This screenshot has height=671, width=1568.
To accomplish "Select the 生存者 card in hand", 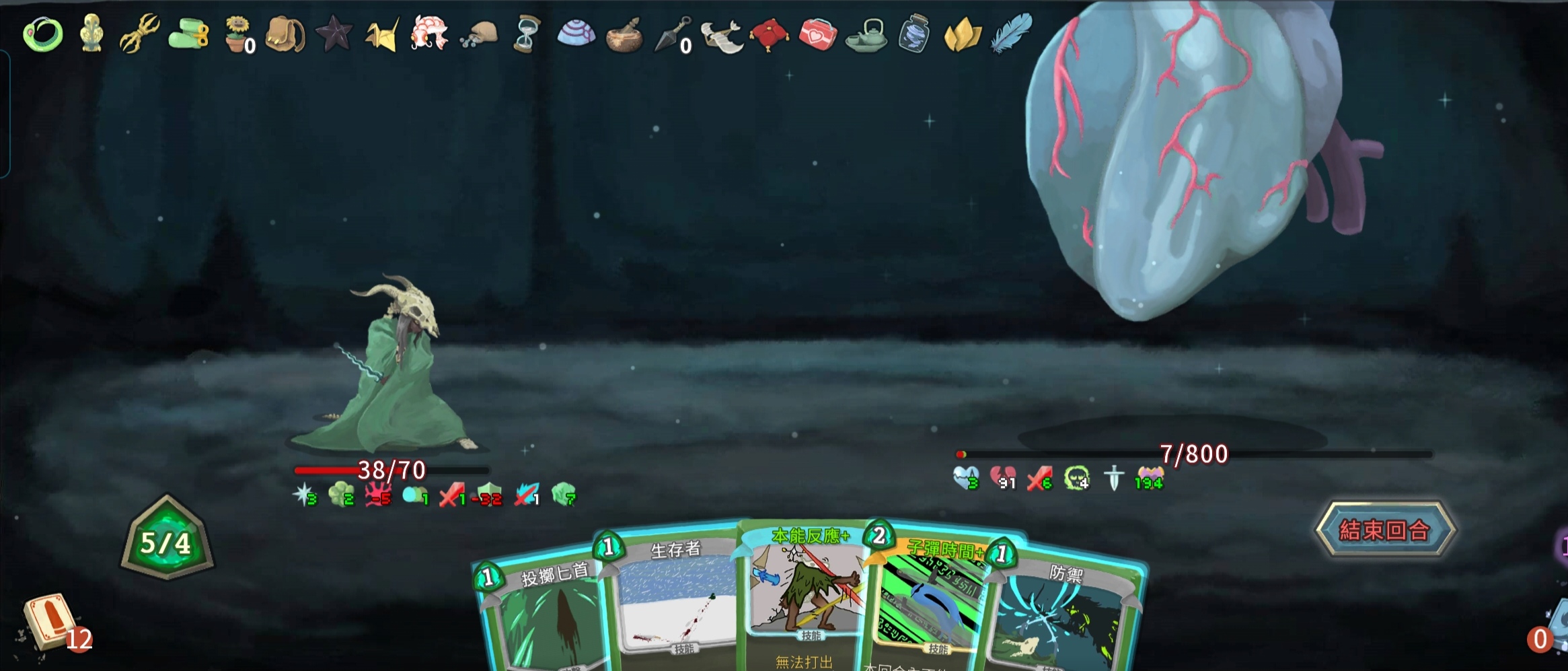I will 673,599.
